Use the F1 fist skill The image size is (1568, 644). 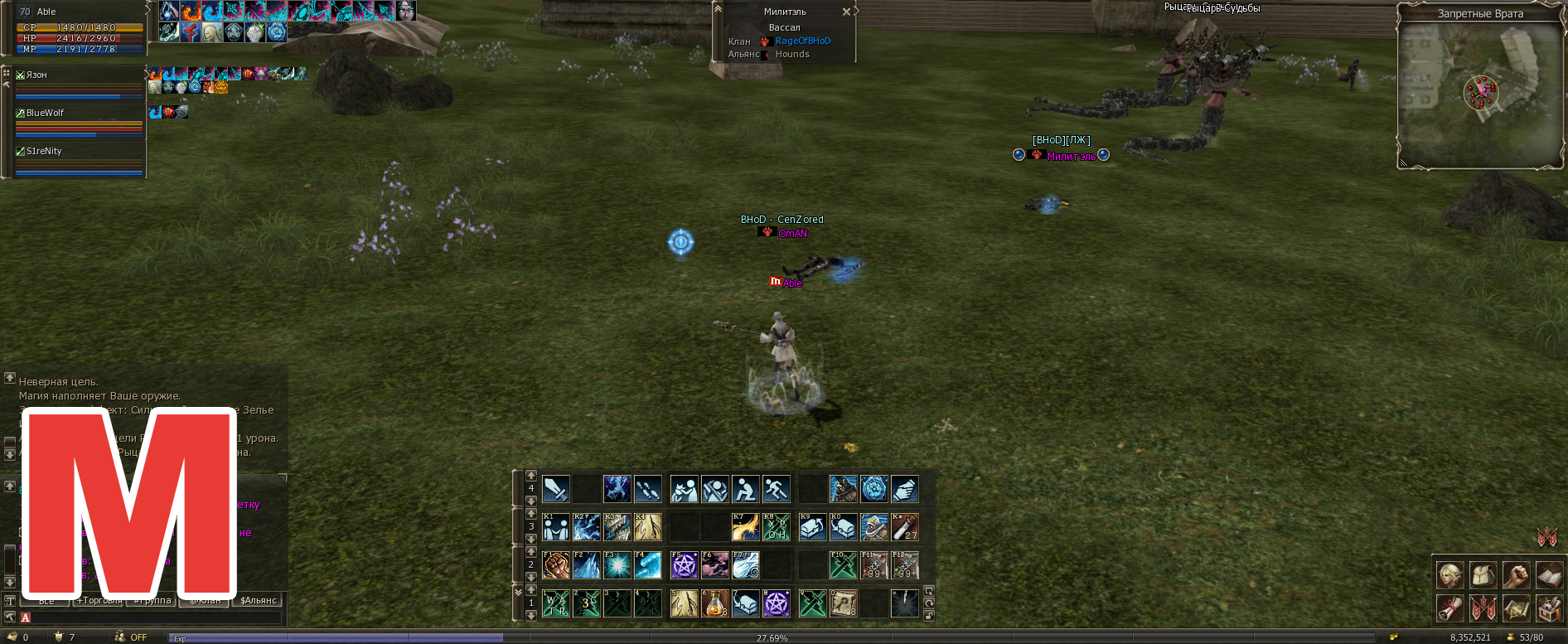point(556,565)
